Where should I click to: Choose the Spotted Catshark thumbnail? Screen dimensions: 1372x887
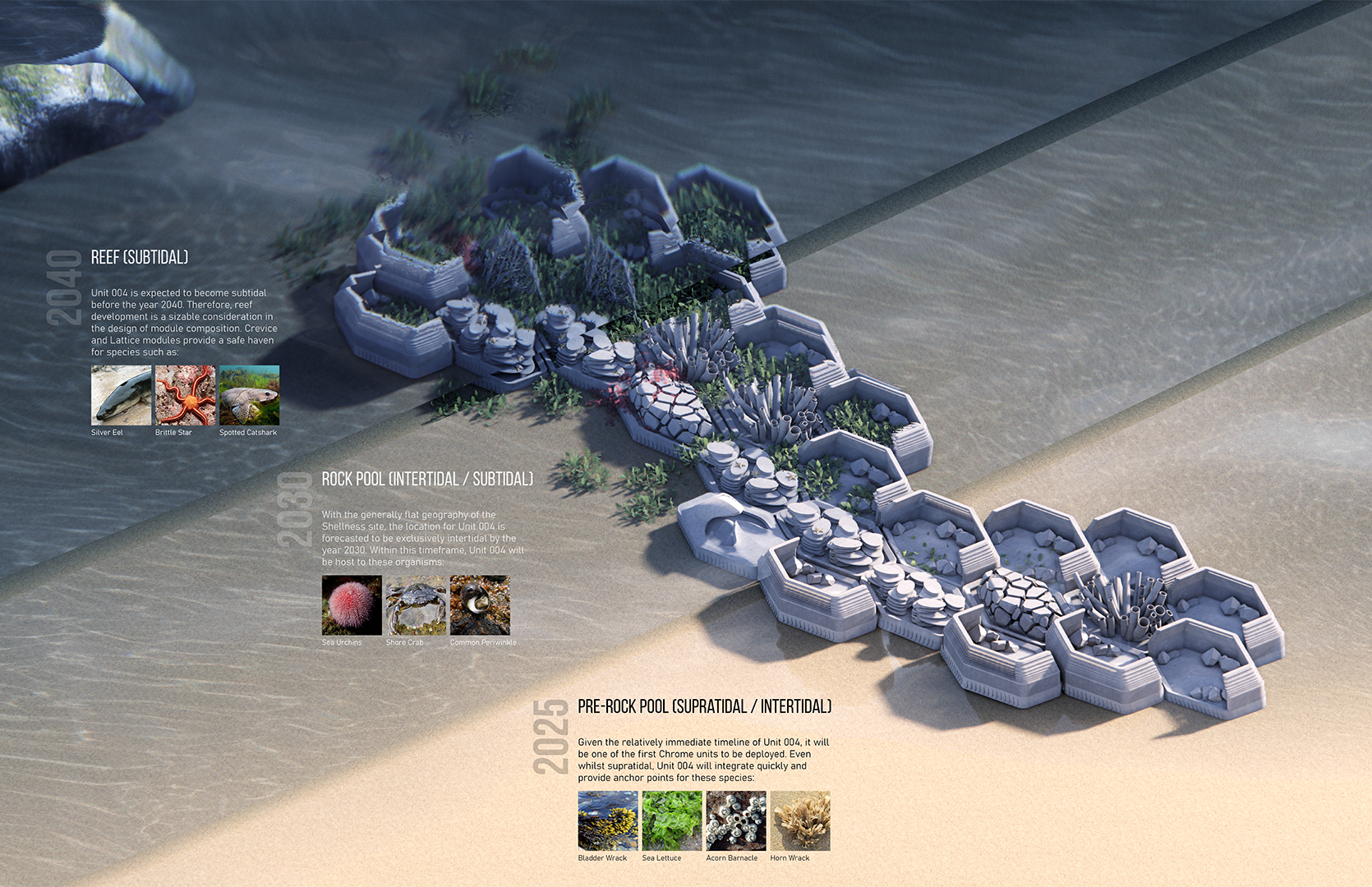pos(249,395)
